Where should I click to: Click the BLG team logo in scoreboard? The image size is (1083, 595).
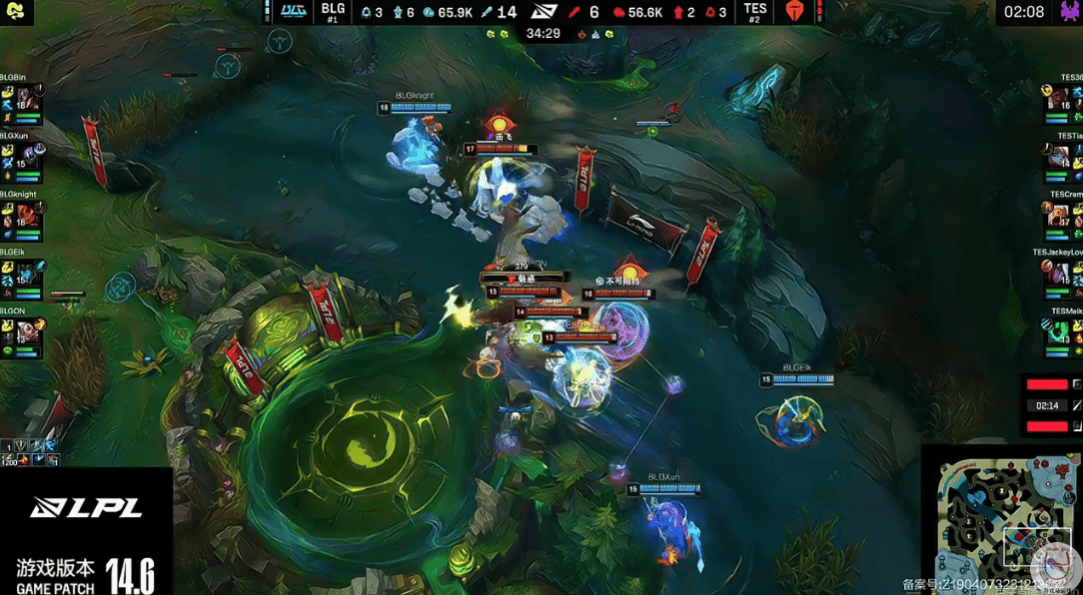(293, 11)
